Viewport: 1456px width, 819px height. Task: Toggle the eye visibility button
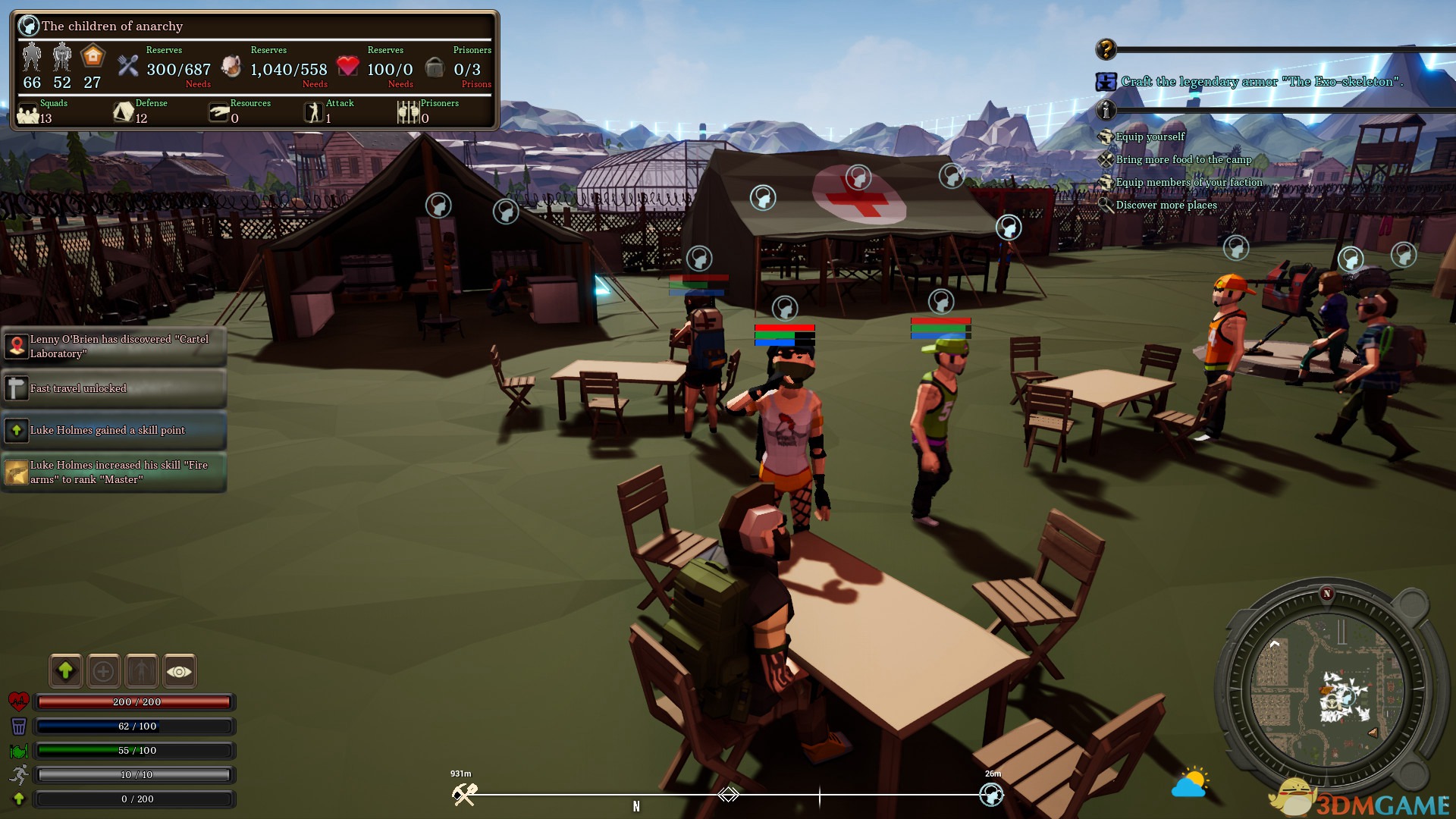(x=180, y=671)
